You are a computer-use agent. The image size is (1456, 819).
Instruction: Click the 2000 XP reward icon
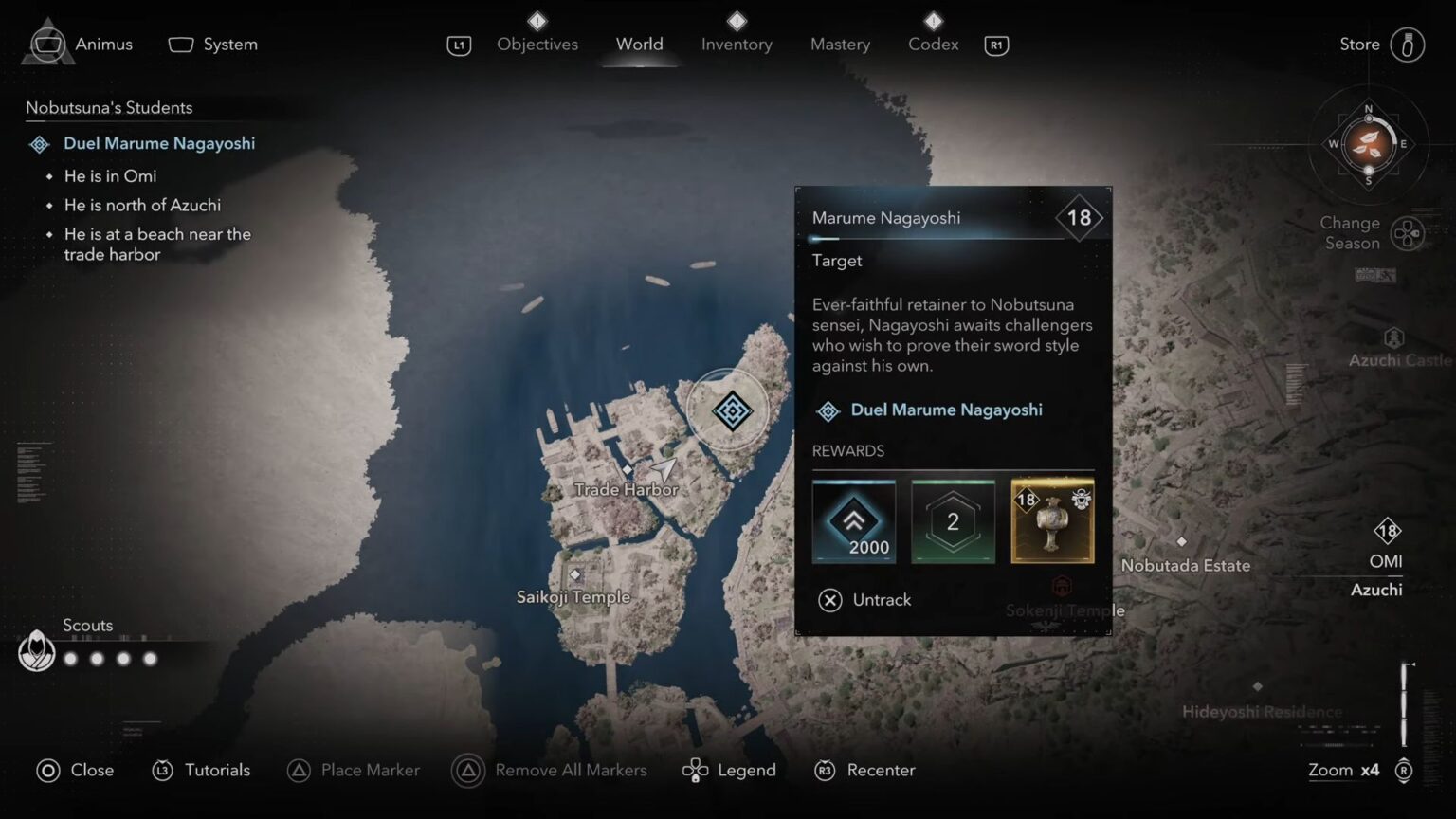click(853, 520)
